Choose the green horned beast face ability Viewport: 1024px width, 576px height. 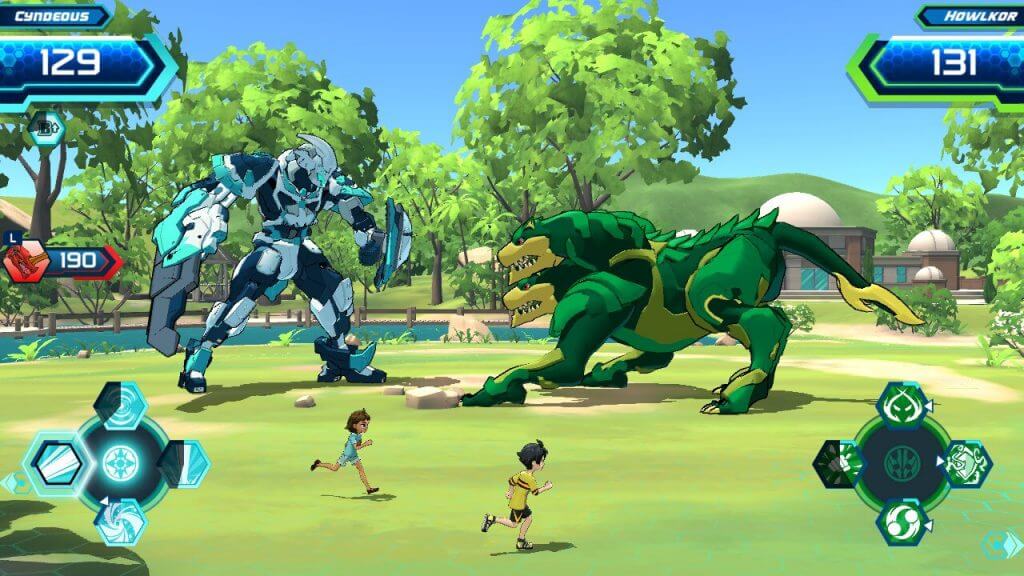(903, 405)
